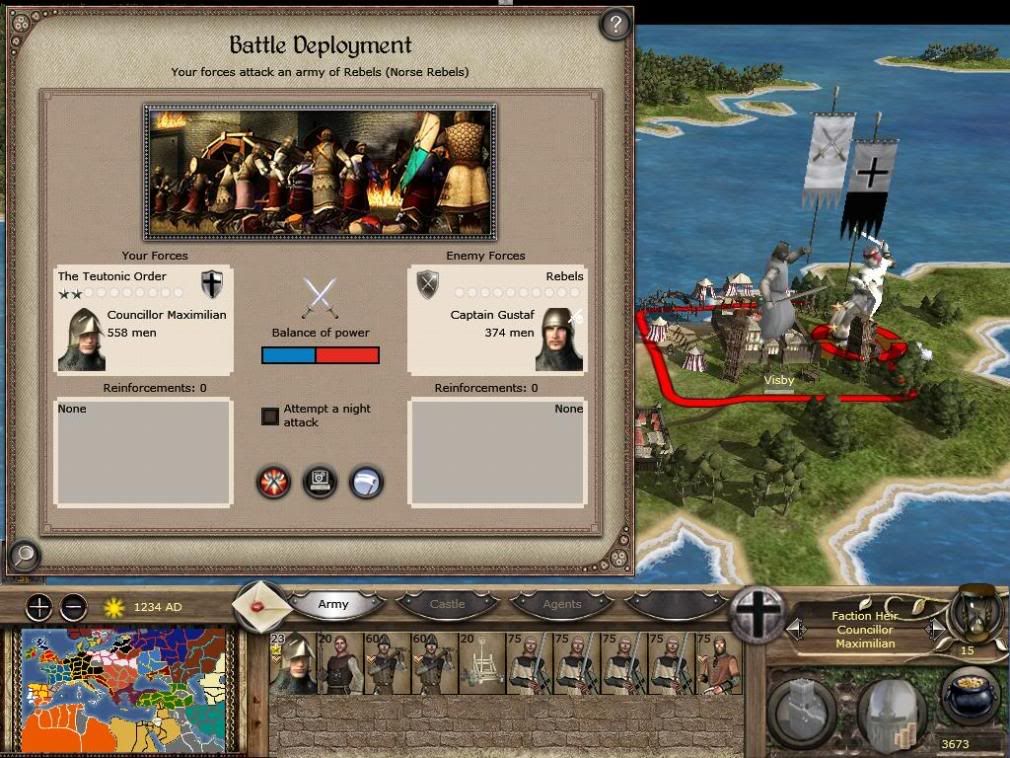1010x758 pixels.
Task: Click the magnifying glass on the deployment scroll
Action: click(x=22, y=553)
